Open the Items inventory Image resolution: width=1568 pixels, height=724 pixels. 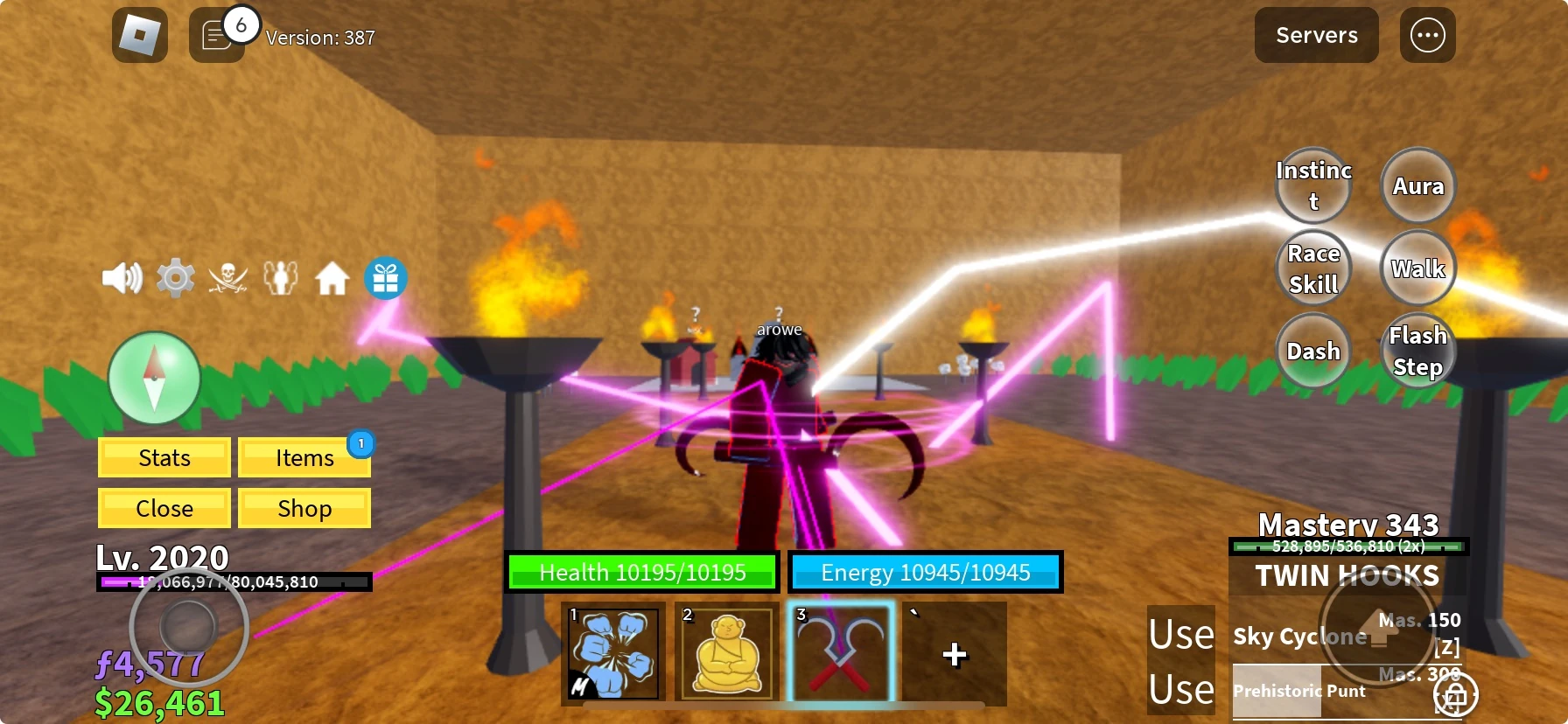click(x=304, y=456)
